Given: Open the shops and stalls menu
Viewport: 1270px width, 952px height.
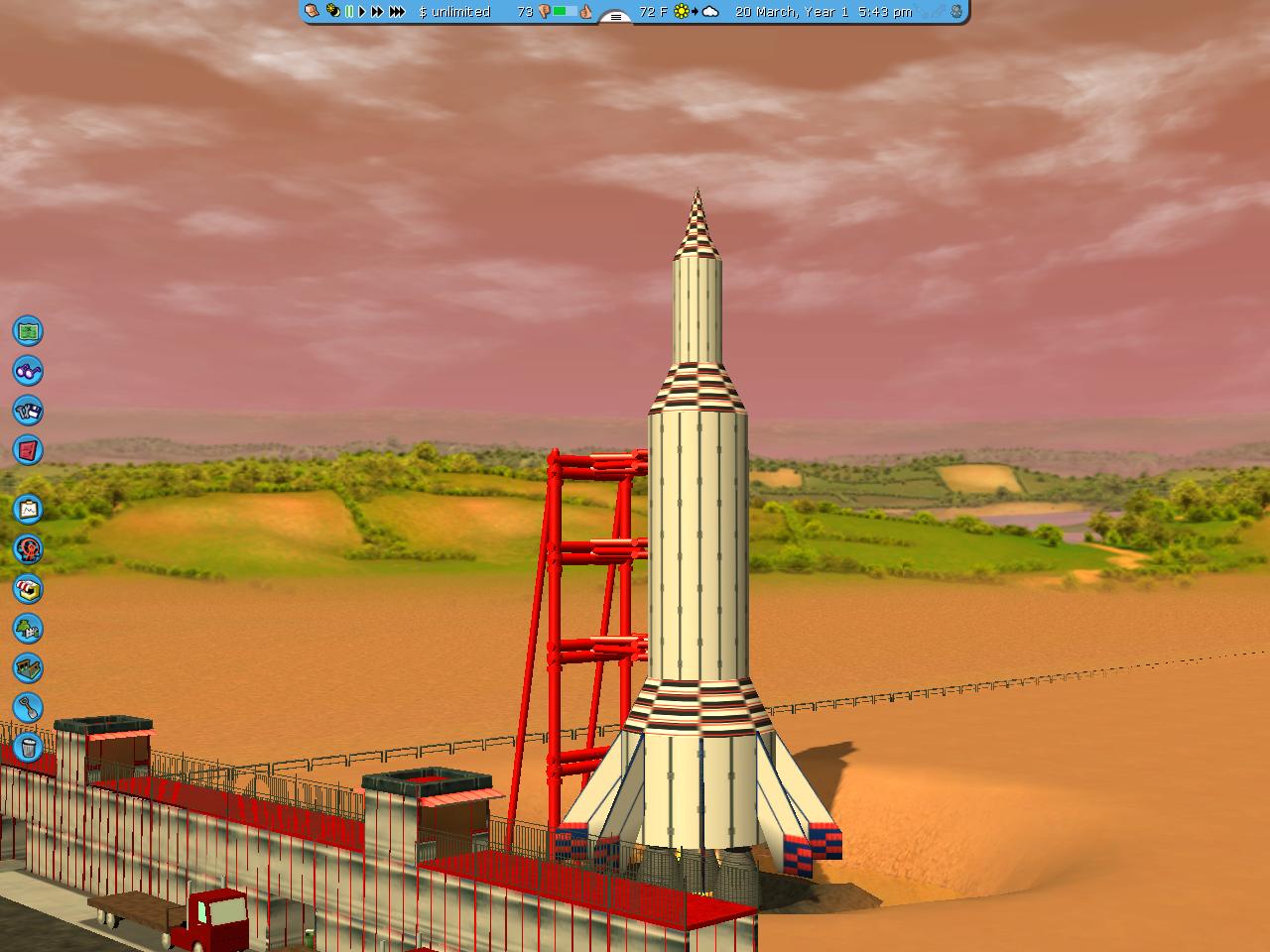Looking at the screenshot, I should (x=28, y=589).
